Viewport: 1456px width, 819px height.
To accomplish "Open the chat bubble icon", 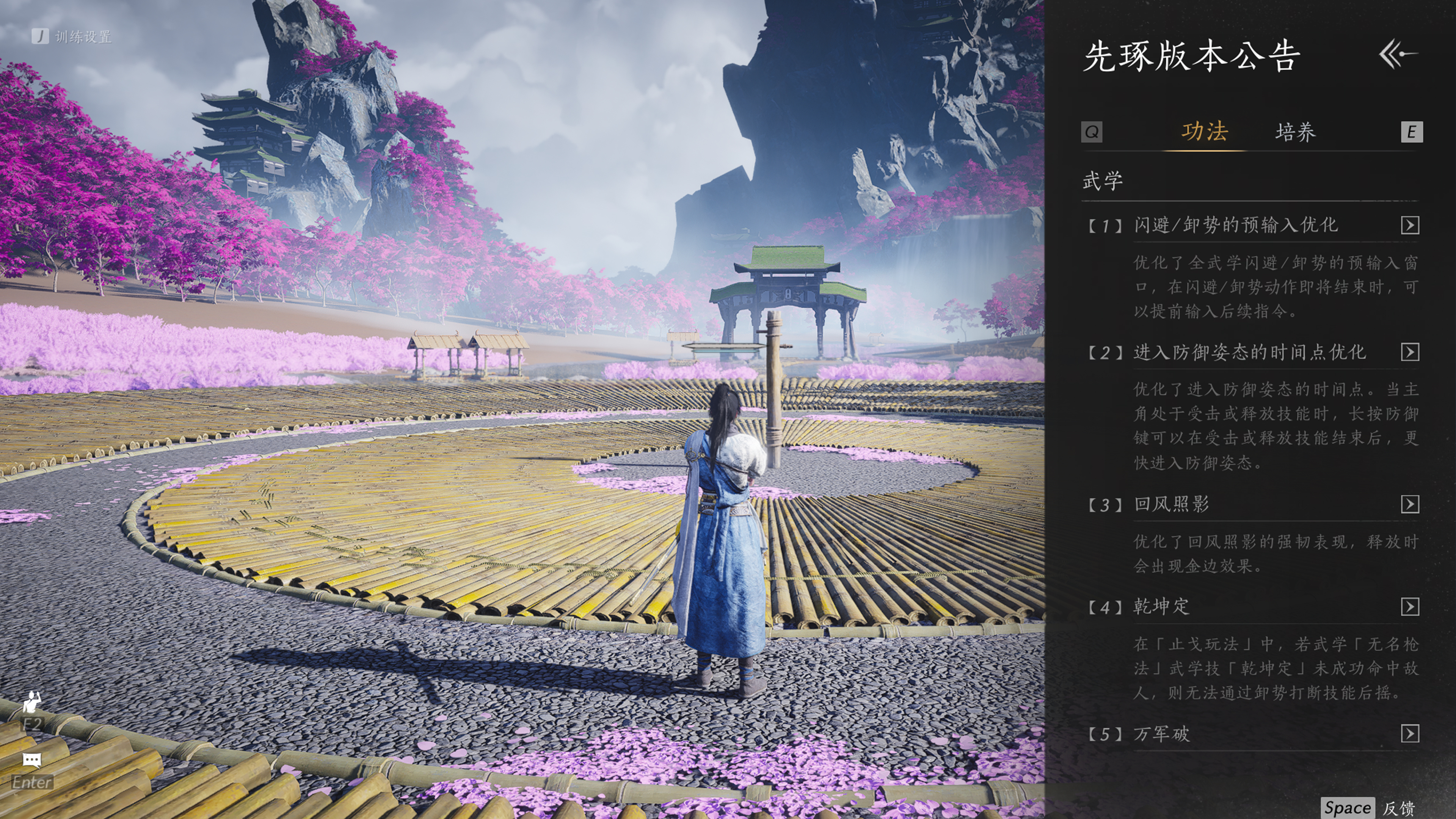I will (x=31, y=759).
